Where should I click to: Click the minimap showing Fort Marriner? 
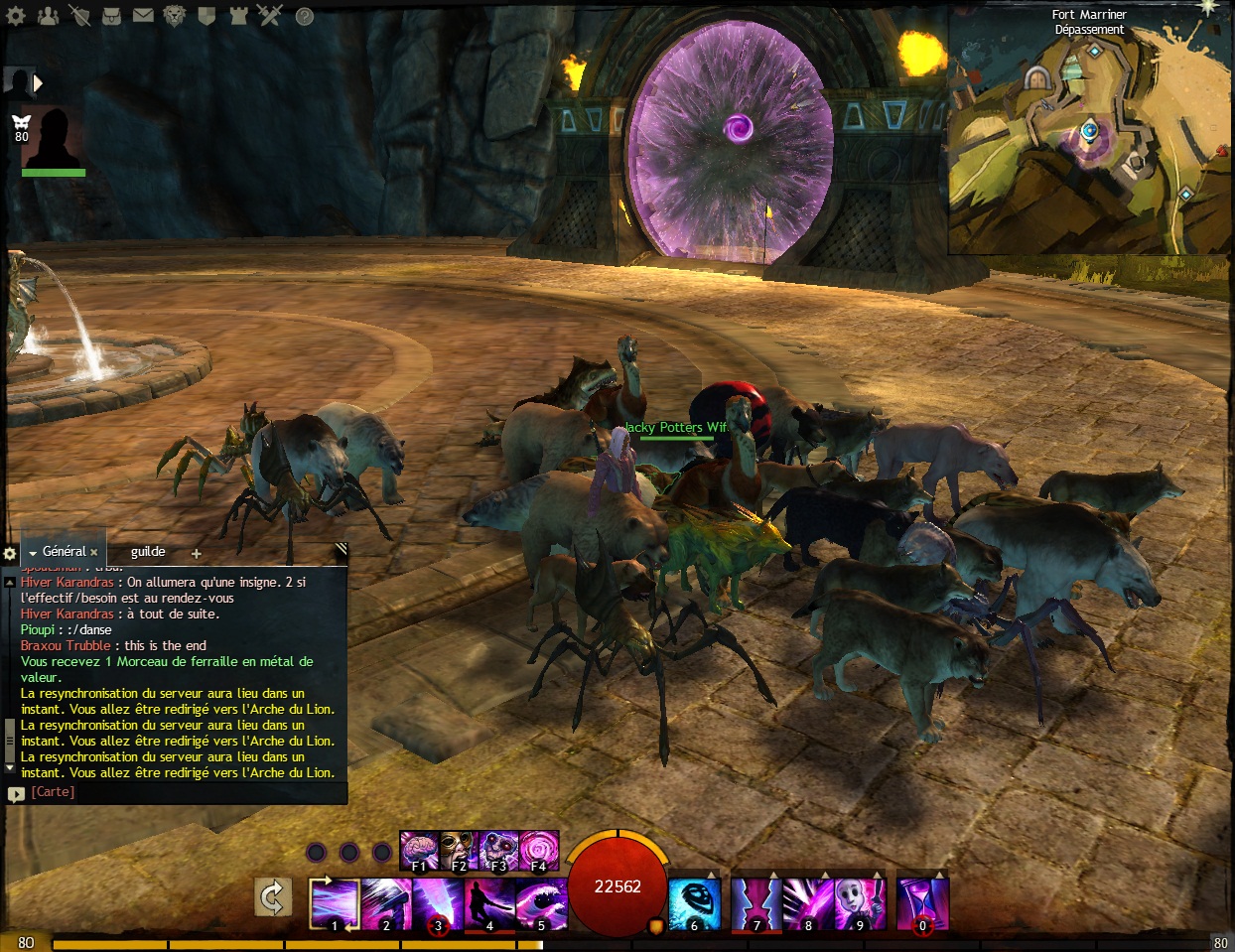pos(1090,139)
